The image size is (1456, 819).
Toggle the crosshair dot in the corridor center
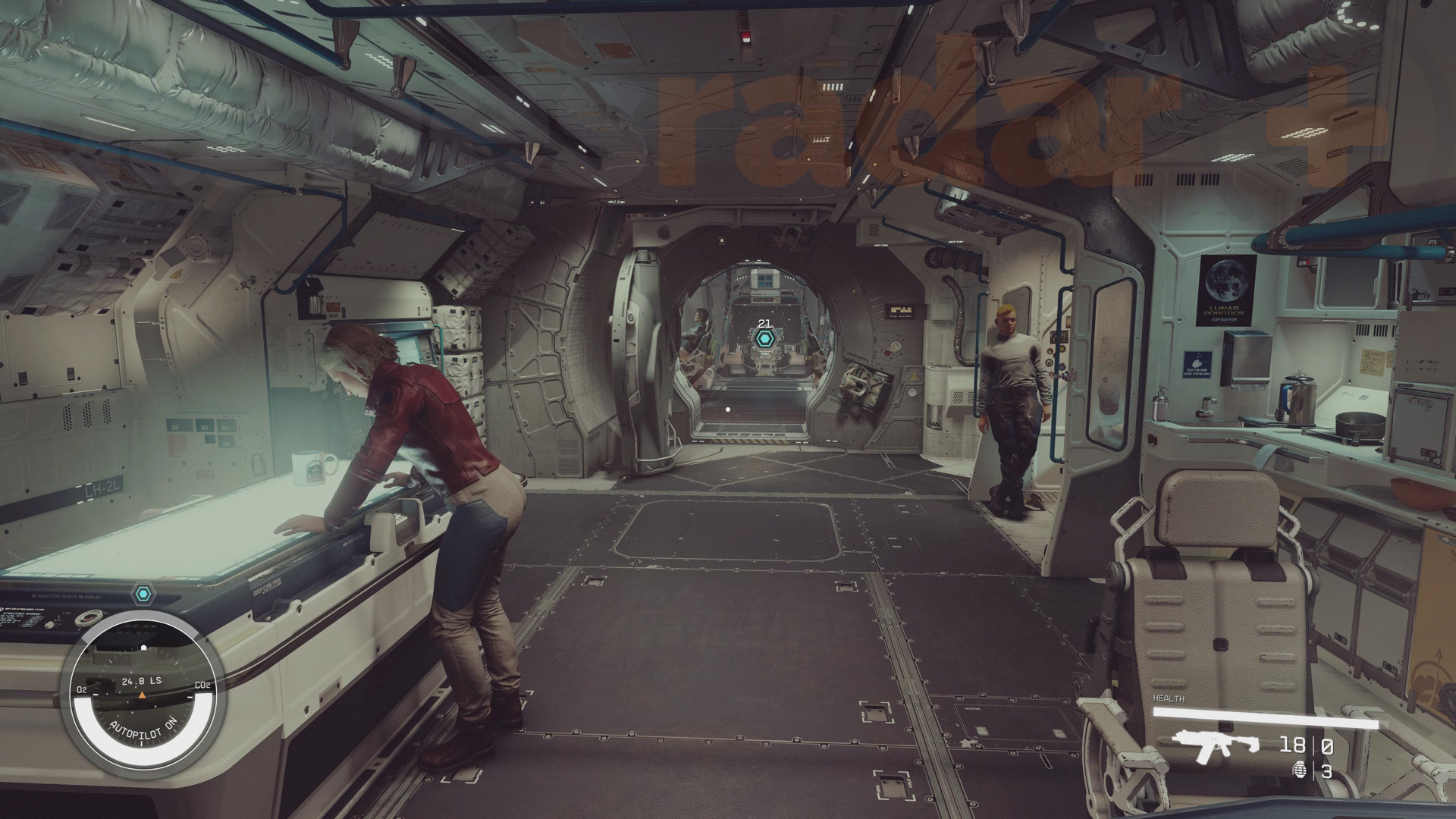[726, 408]
